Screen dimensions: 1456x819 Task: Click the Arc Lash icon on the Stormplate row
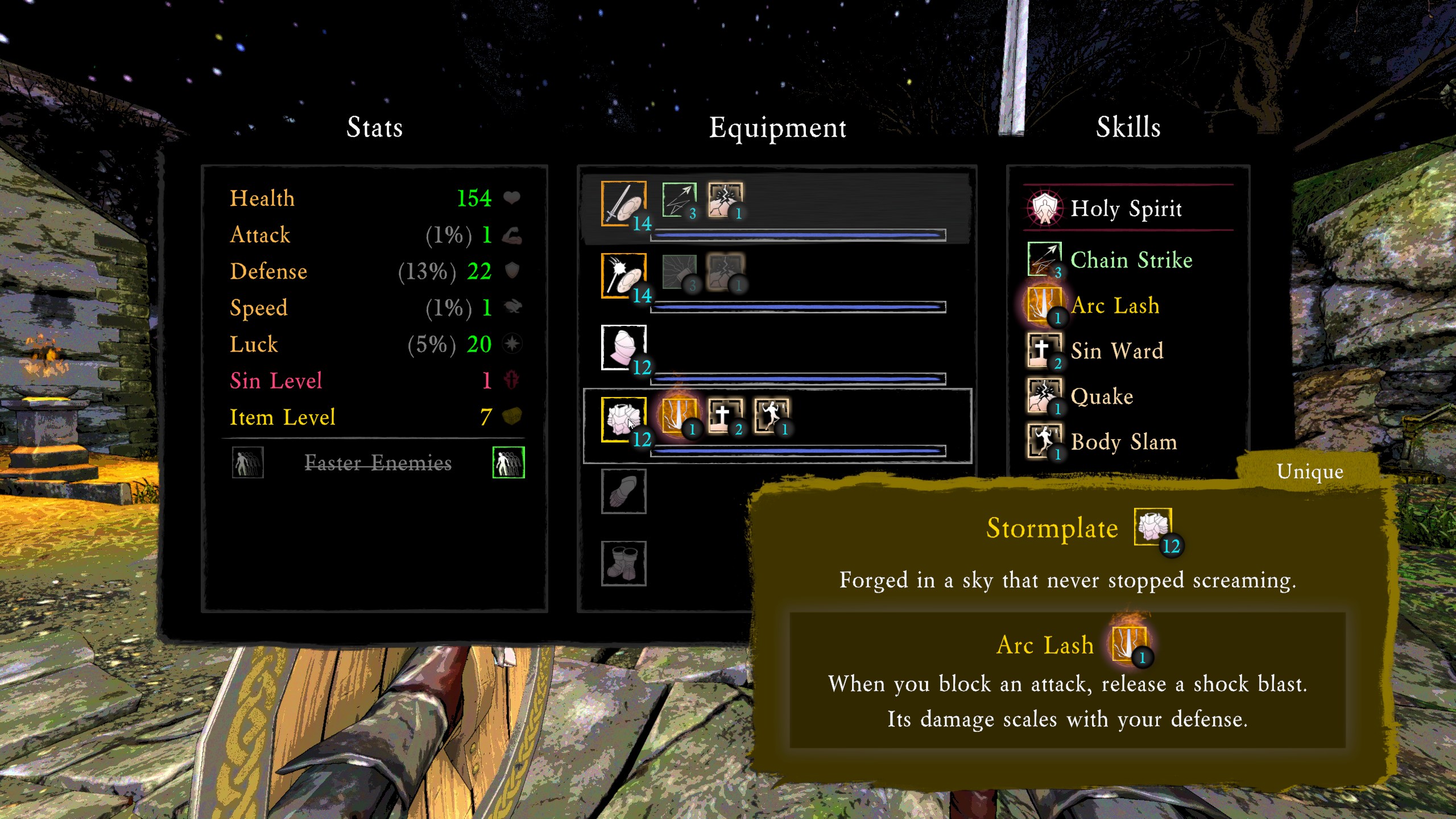(x=679, y=416)
